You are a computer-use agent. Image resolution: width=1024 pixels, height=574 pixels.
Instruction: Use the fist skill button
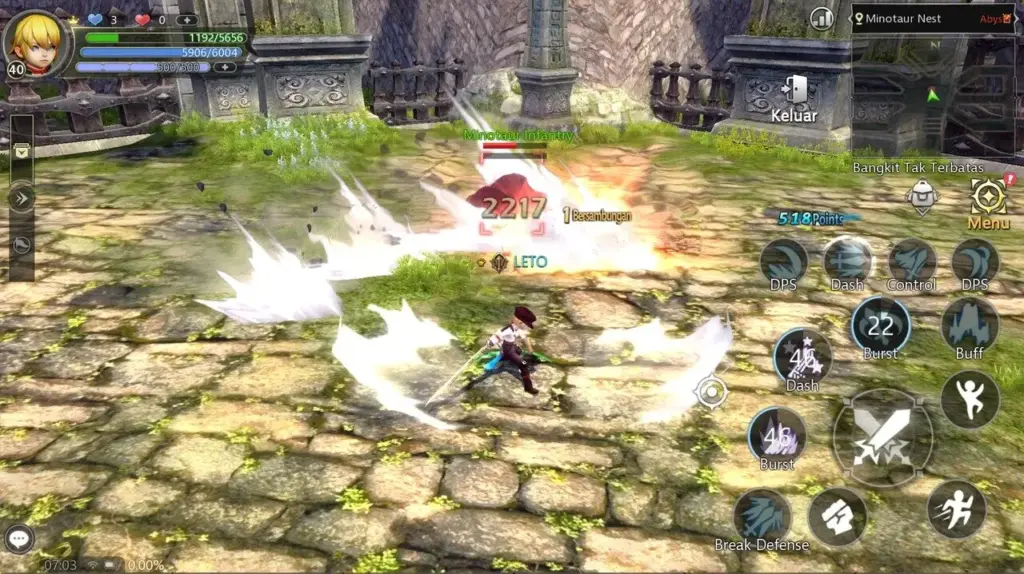click(x=837, y=517)
